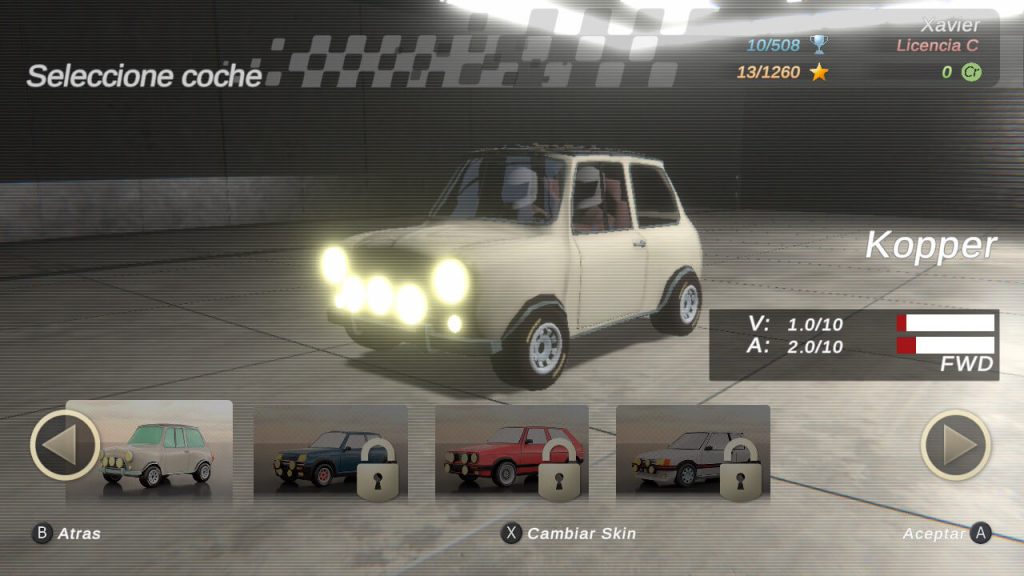This screenshot has height=576, width=1024.
Task: Pick the locked red hatchback thumbnail
Action: click(511, 452)
